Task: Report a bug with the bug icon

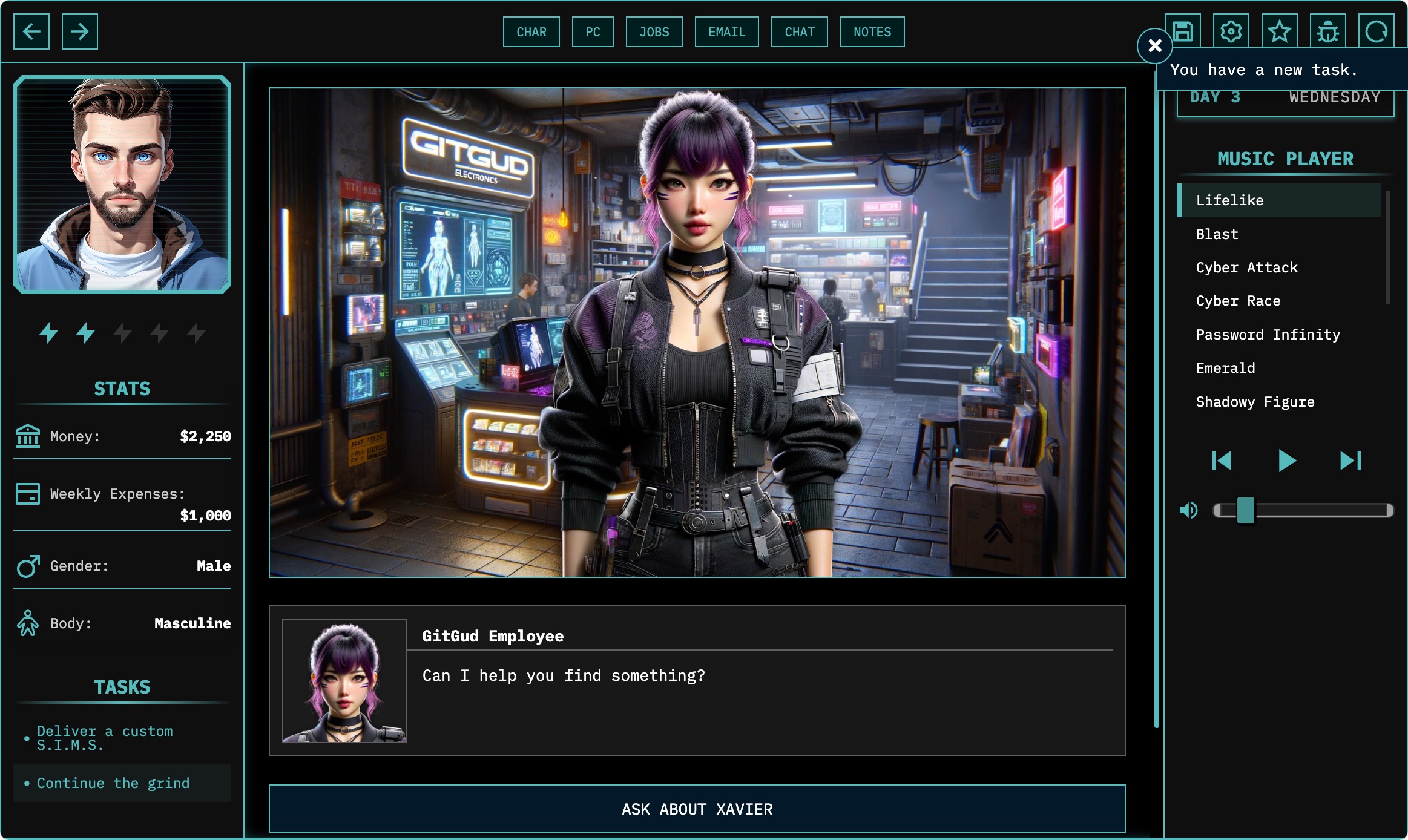Action: coord(1327,31)
